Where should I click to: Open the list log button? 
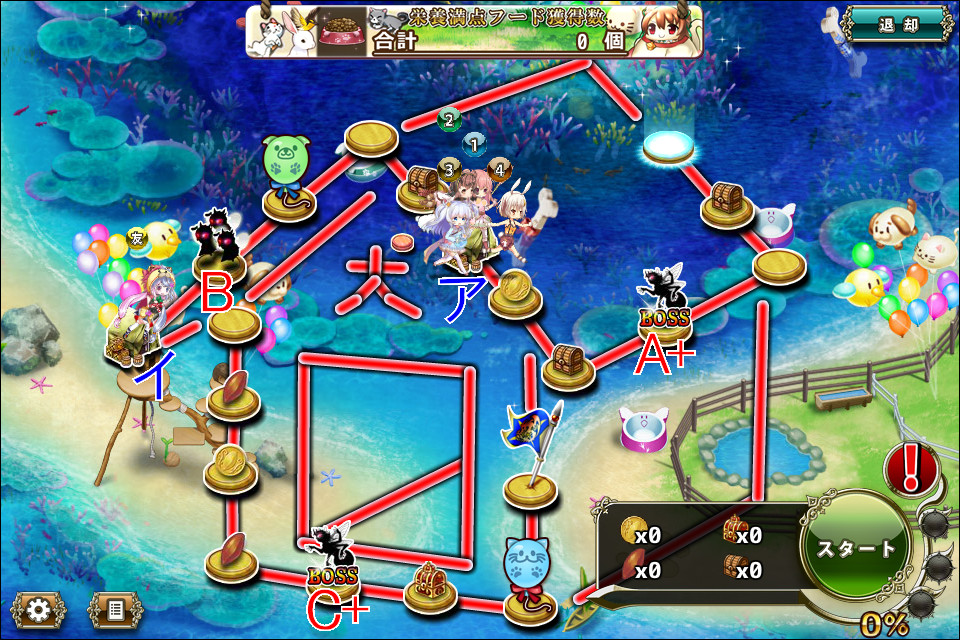coord(115,609)
